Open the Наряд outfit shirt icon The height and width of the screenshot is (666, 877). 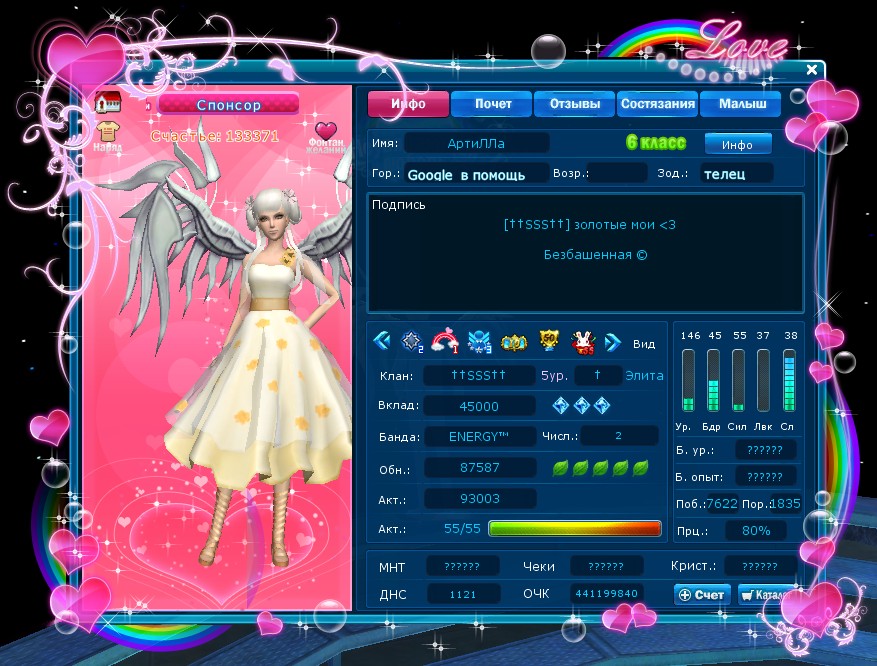tap(108, 131)
